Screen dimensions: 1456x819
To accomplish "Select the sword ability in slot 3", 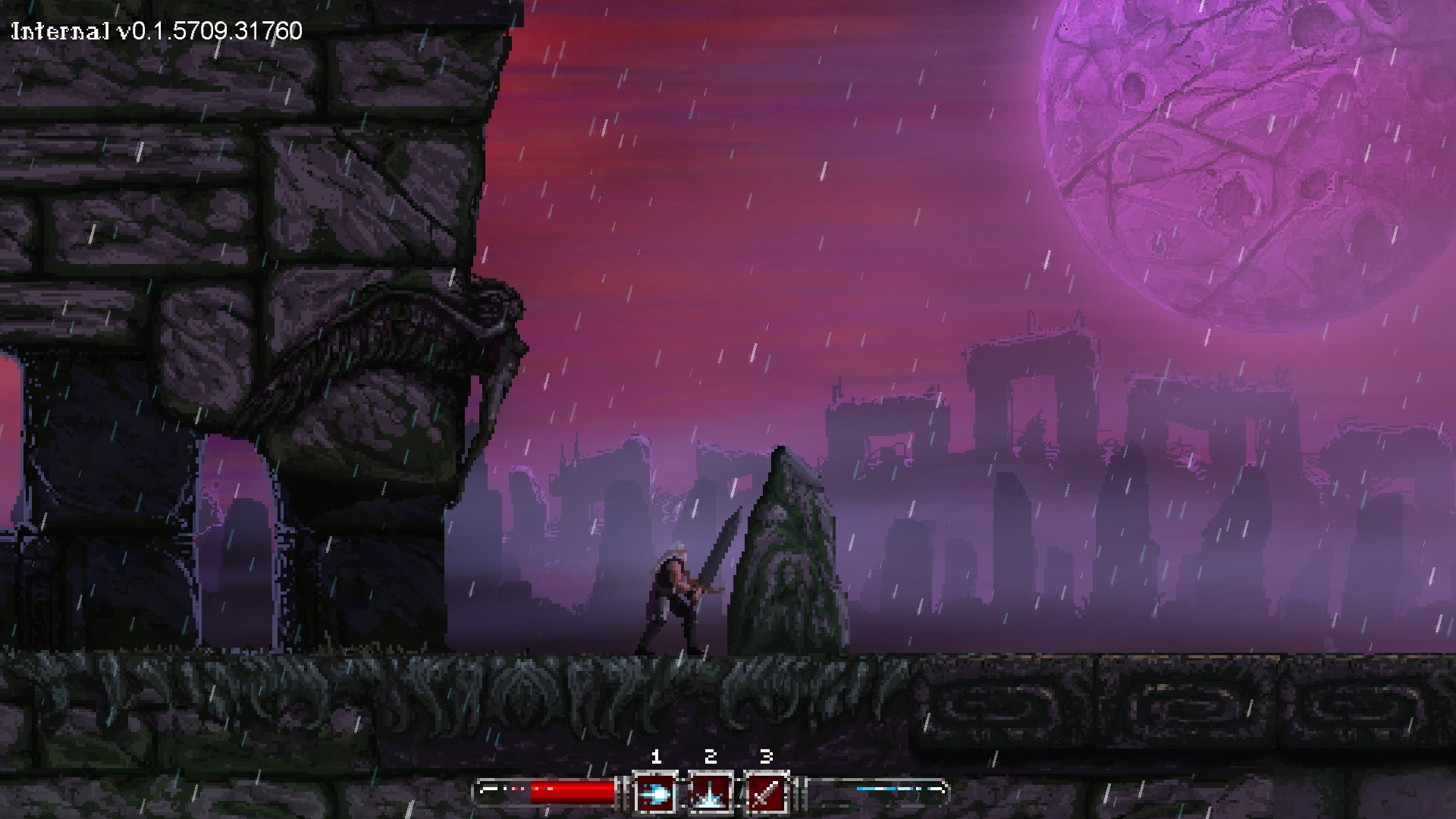I will pos(767,793).
